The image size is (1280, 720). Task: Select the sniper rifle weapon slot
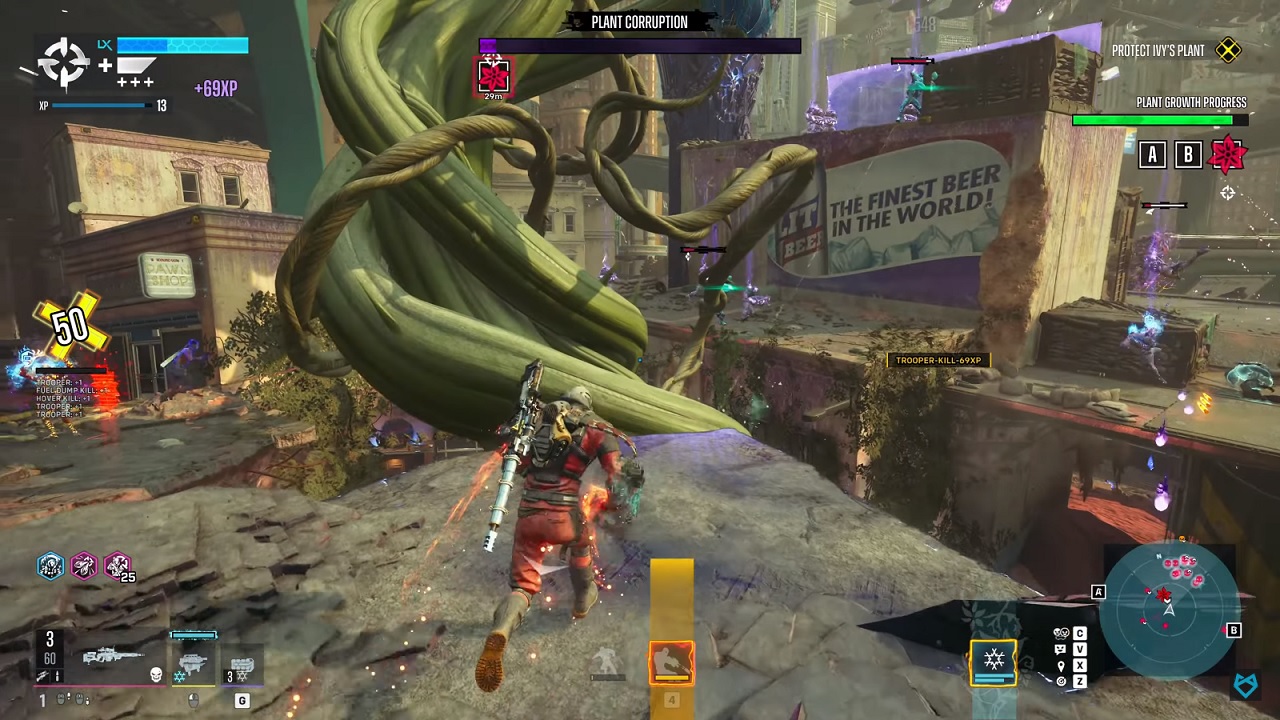pos(112,658)
